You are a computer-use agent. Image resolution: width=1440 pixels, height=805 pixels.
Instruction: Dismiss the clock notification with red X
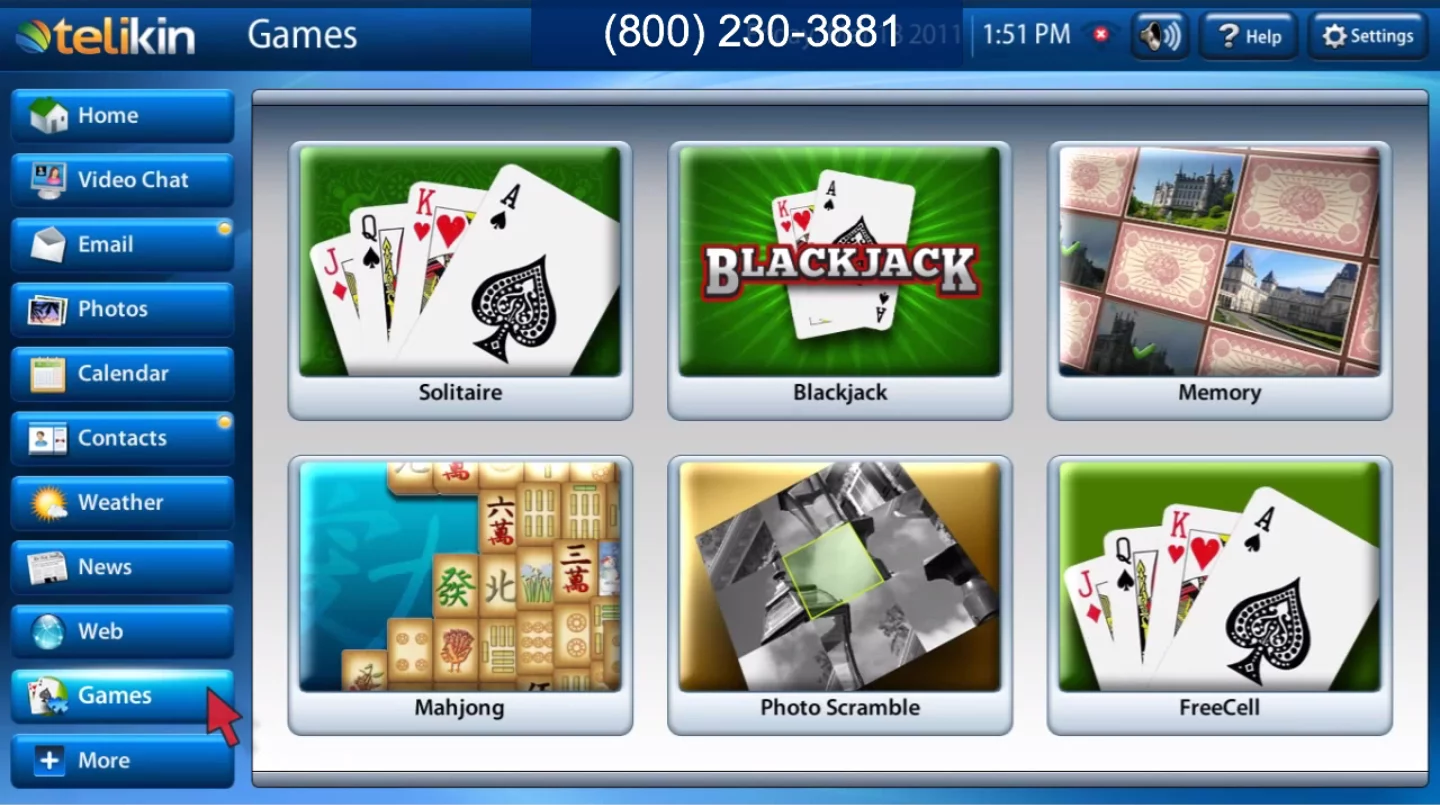tap(1099, 33)
